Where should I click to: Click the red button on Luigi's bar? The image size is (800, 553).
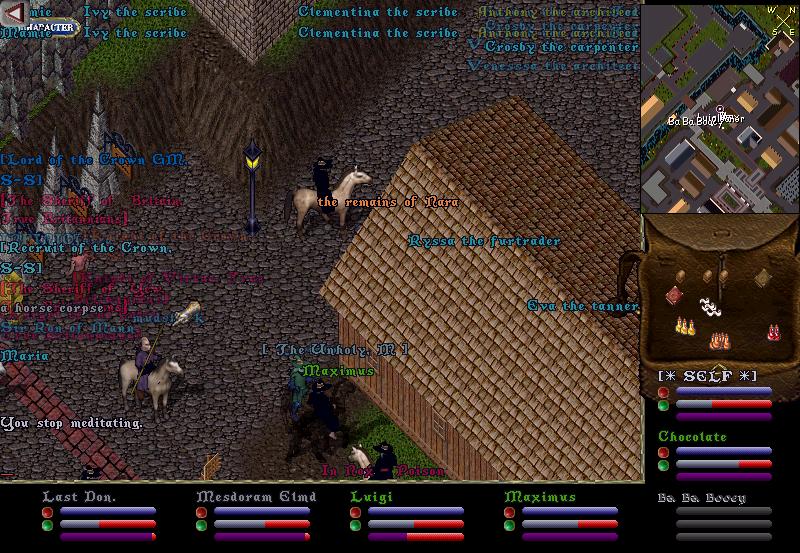pyautogui.click(x=355, y=511)
